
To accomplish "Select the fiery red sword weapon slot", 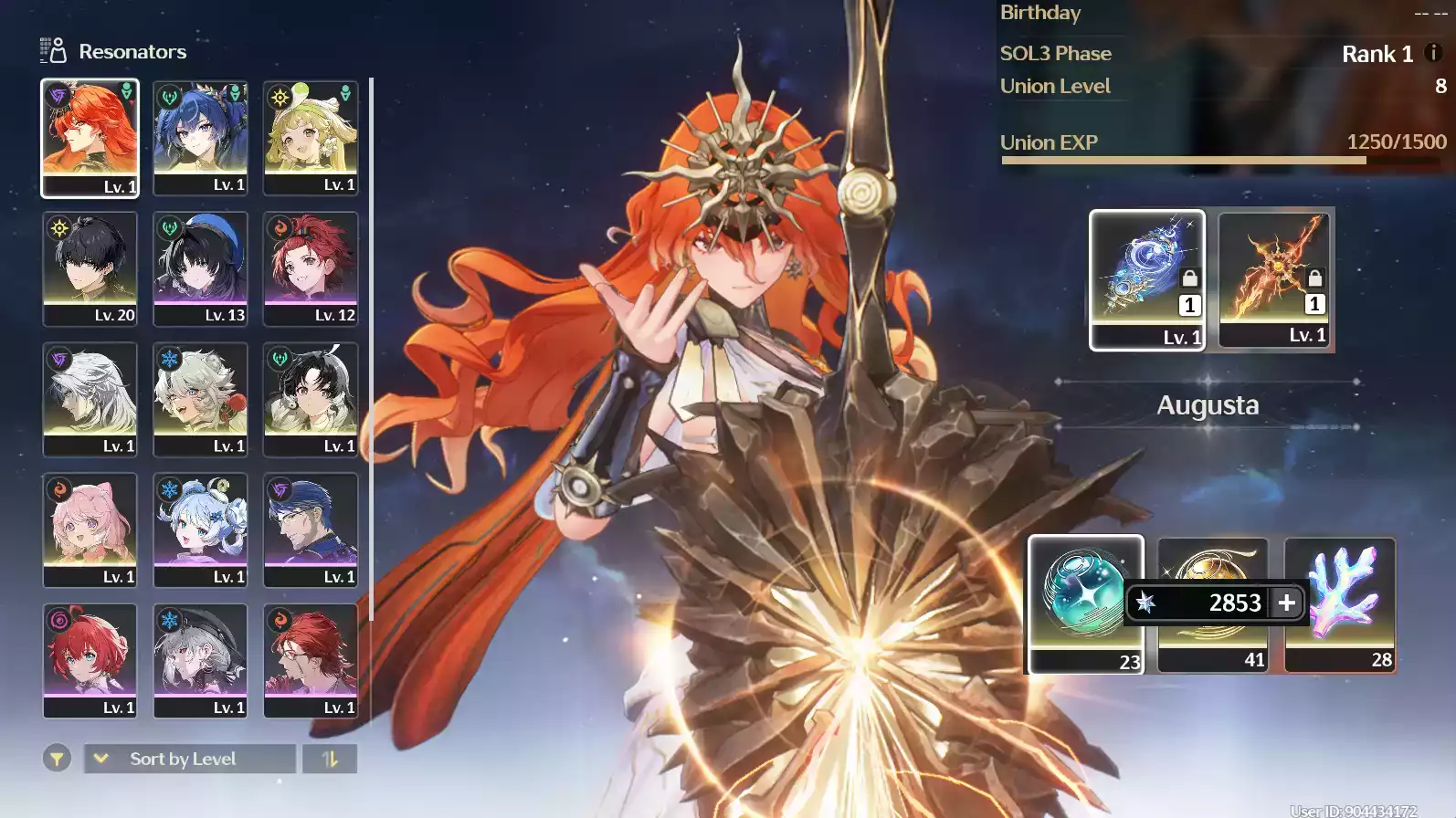I will (1275, 278).
